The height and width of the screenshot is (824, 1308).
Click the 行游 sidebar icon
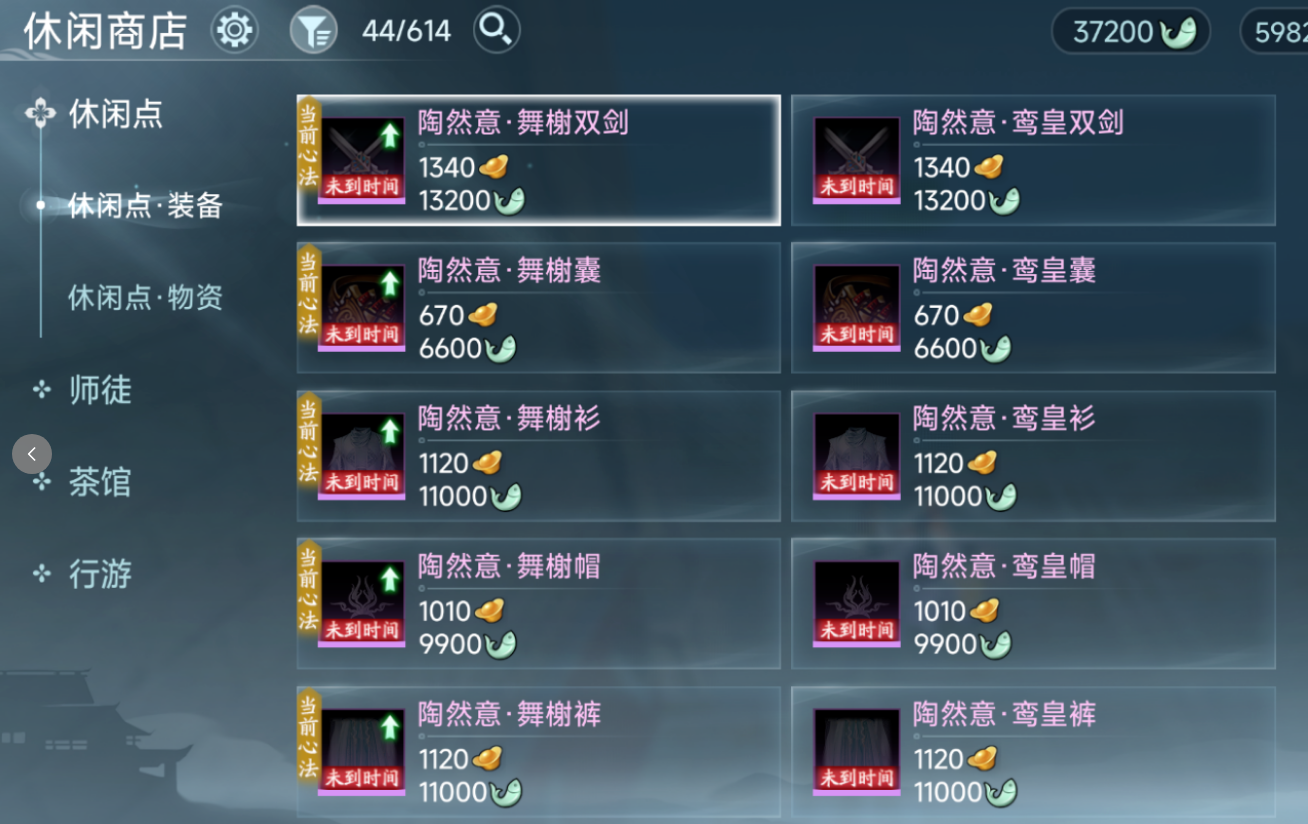pyautogui.click(x=40, y=572)
